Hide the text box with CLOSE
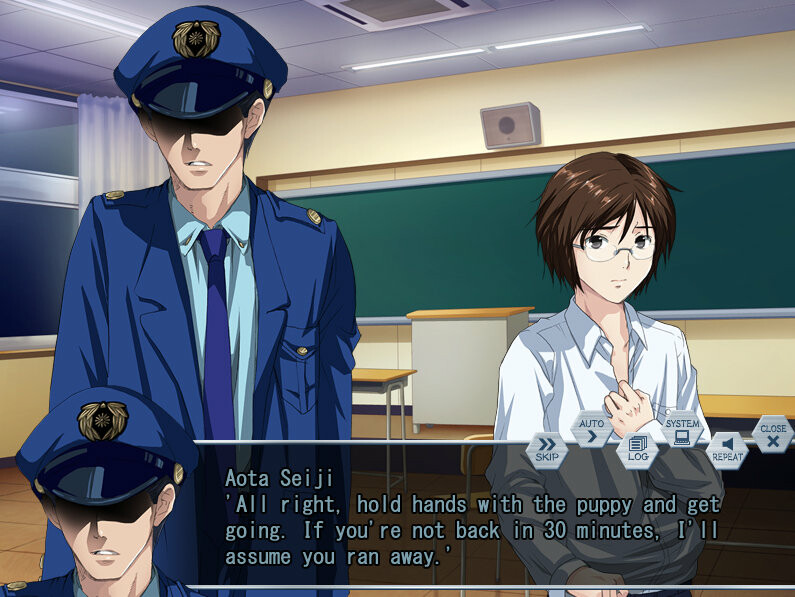This screenshot has height=597, width=795. [x=773, y=434]
